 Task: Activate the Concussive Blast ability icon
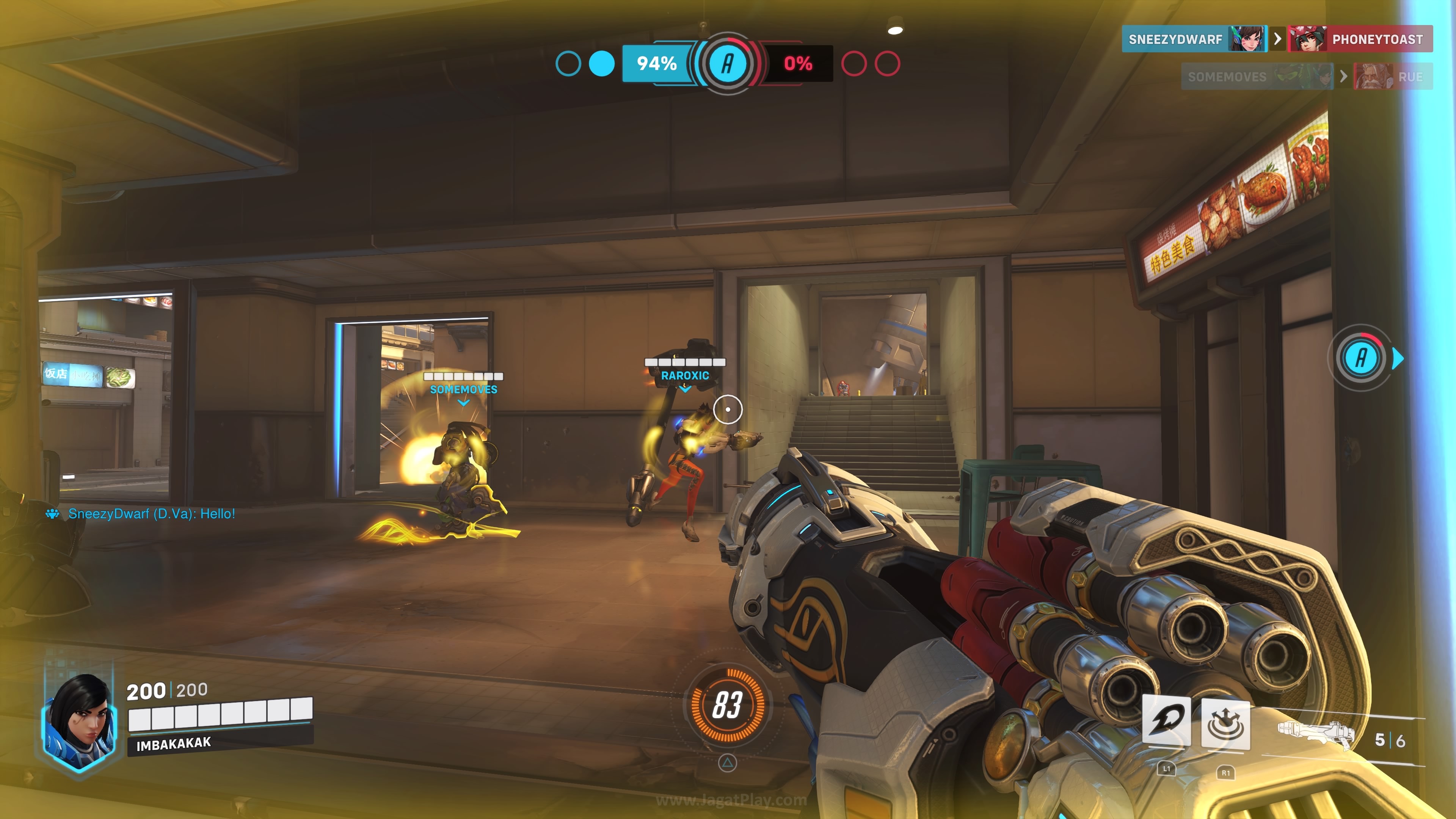1225,723
